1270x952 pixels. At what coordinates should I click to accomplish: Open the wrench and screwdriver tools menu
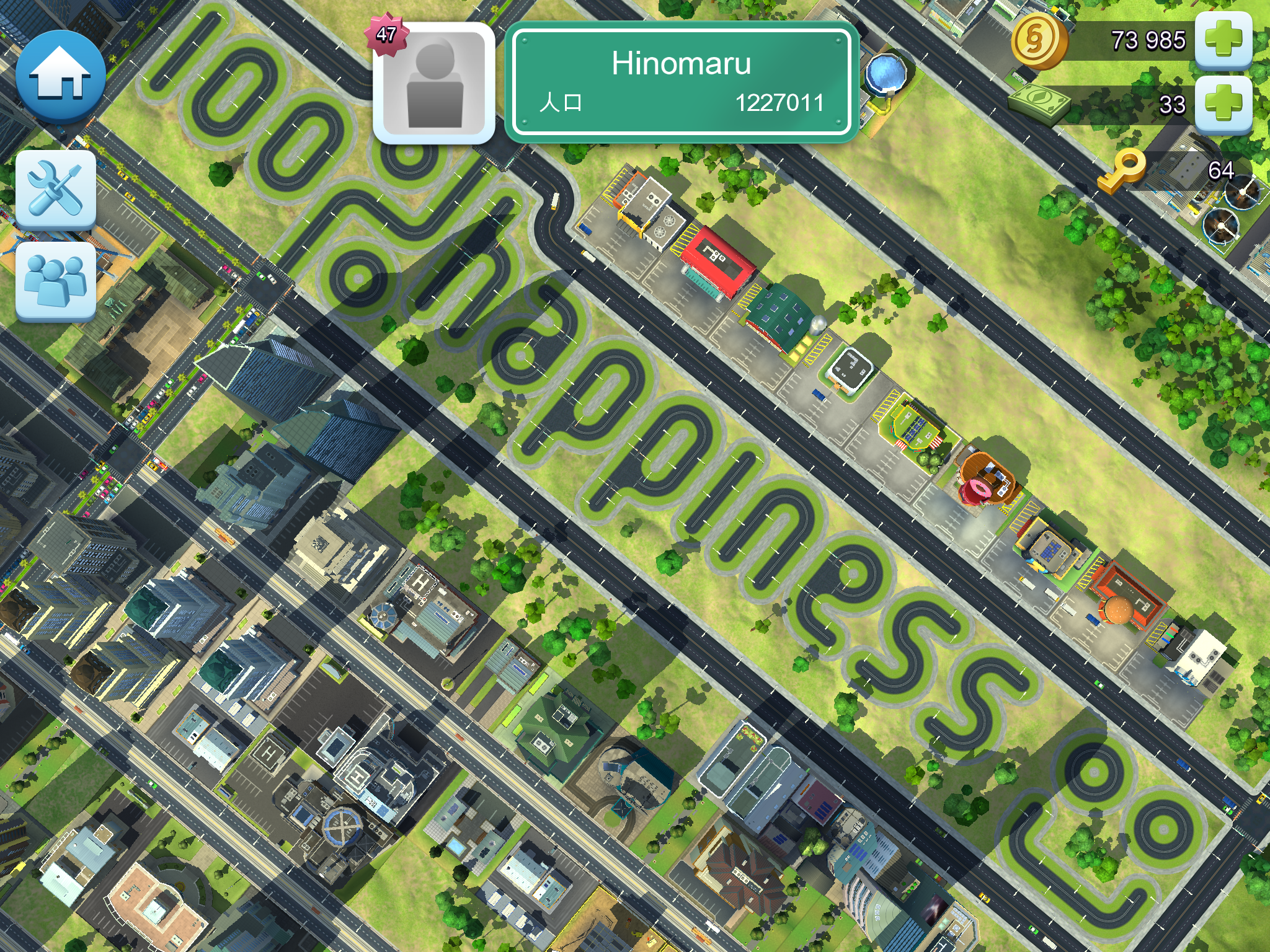(56, 190)
